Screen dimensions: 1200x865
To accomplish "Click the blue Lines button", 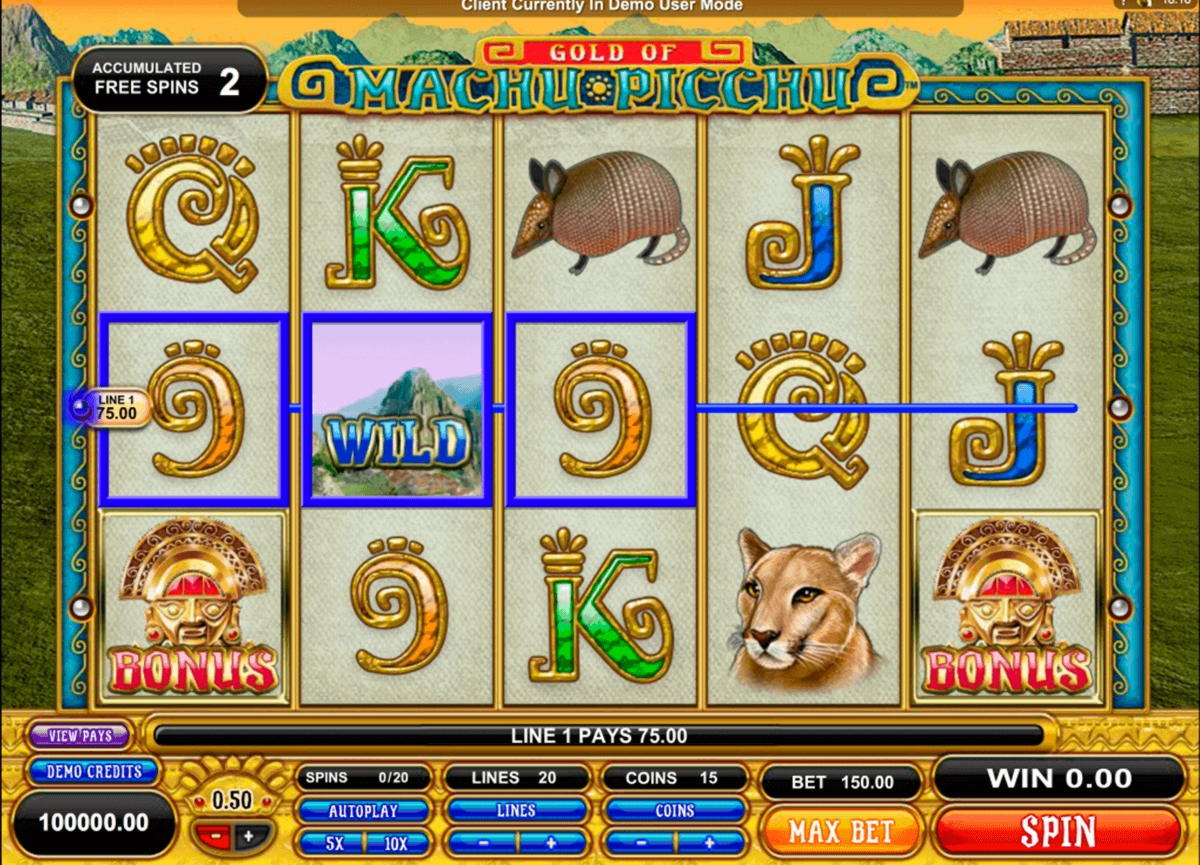I will [516, 811].
